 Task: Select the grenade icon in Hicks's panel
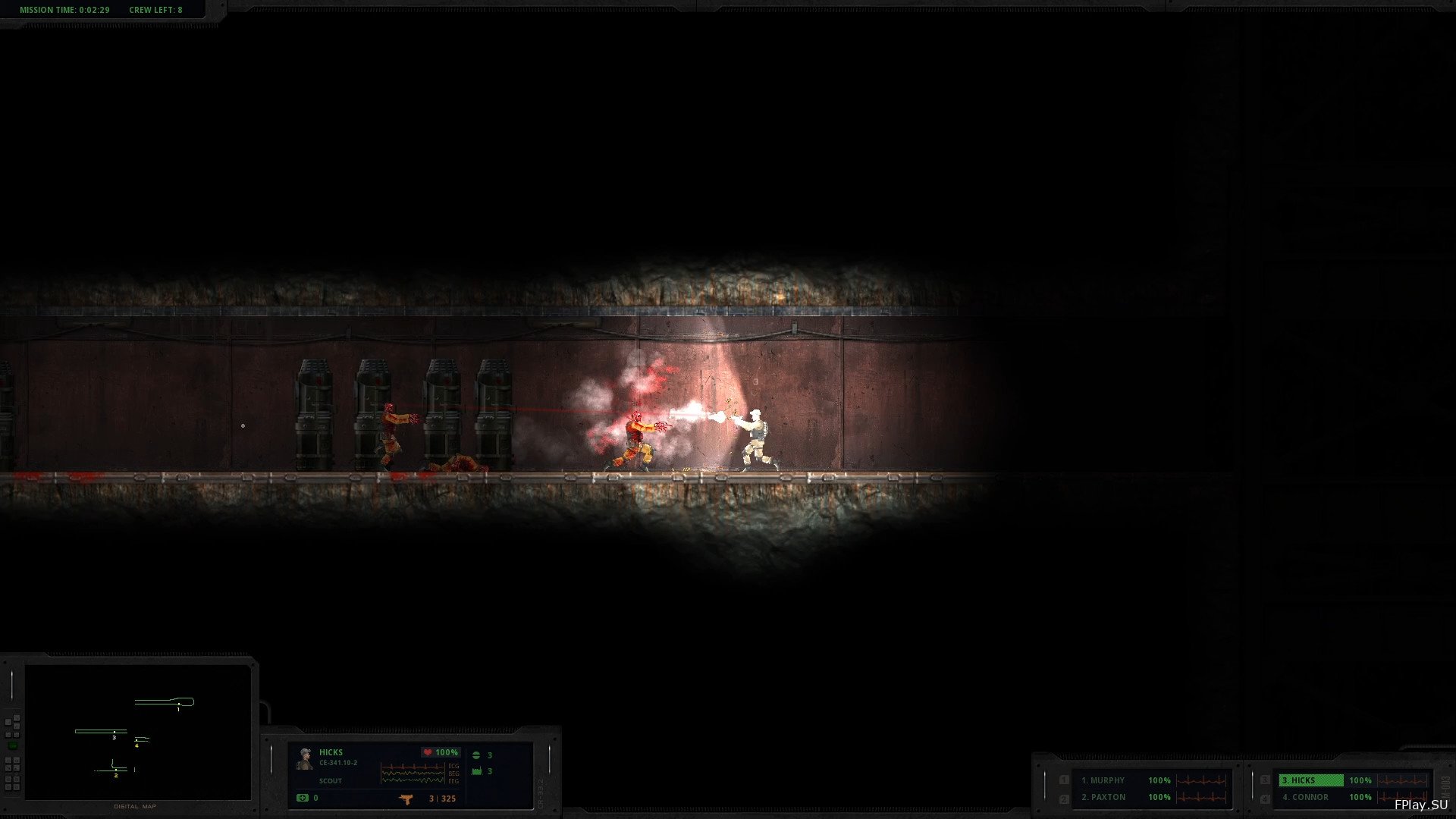pyautogui.click(x=476, y=755)
